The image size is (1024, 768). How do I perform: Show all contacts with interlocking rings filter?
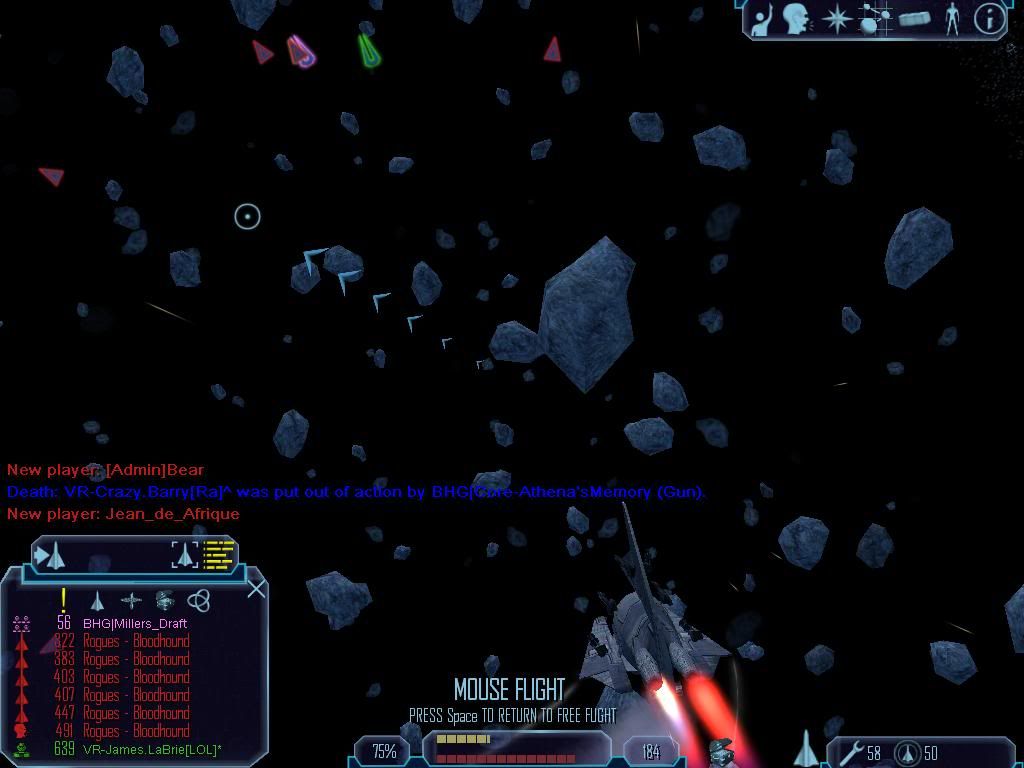(x=199, y=600)
